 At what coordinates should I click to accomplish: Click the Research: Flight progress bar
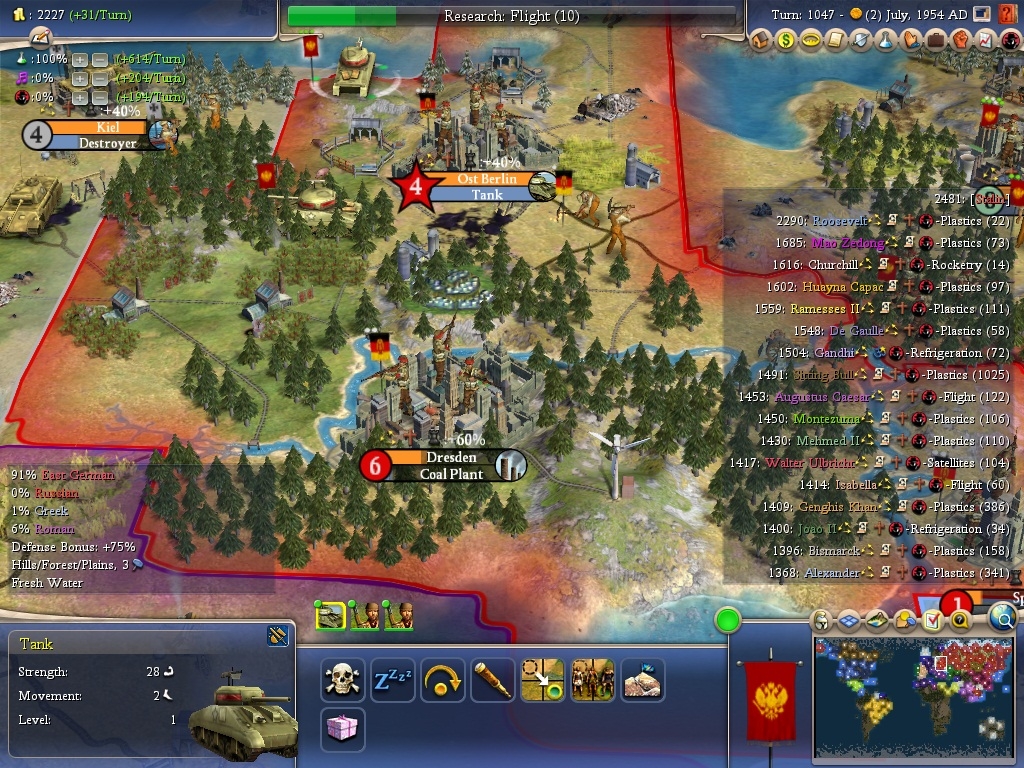(512, 16)
